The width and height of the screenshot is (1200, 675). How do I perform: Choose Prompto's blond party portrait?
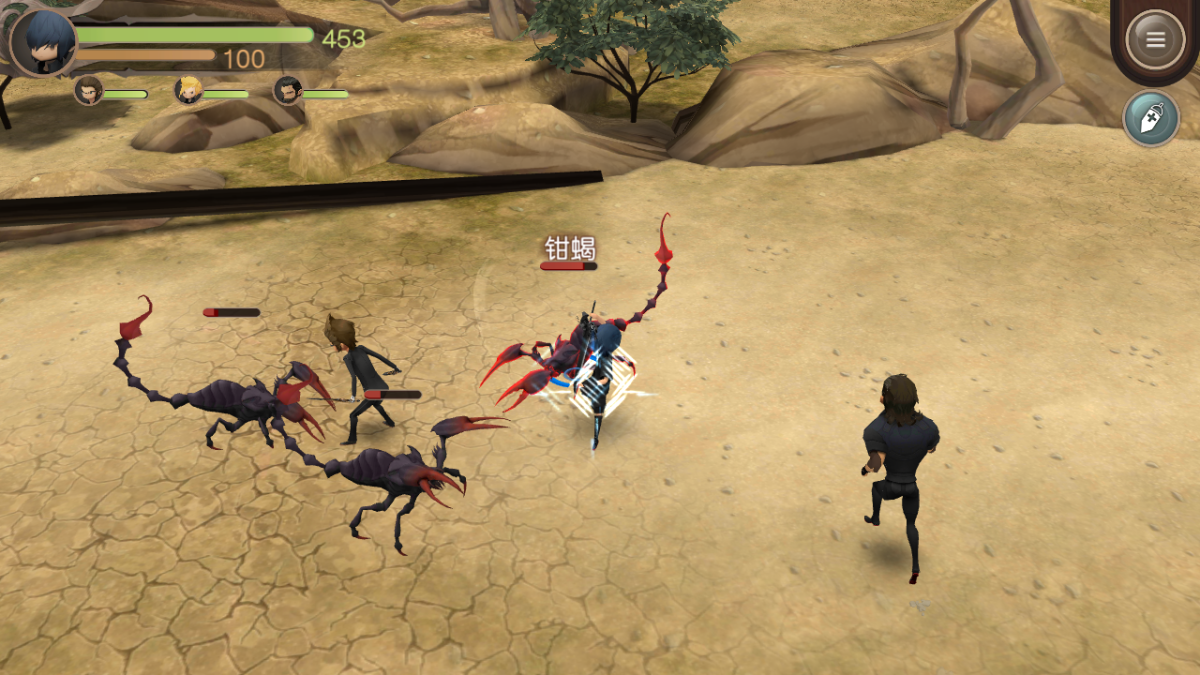pyautogui.click(x=188, y=91)
